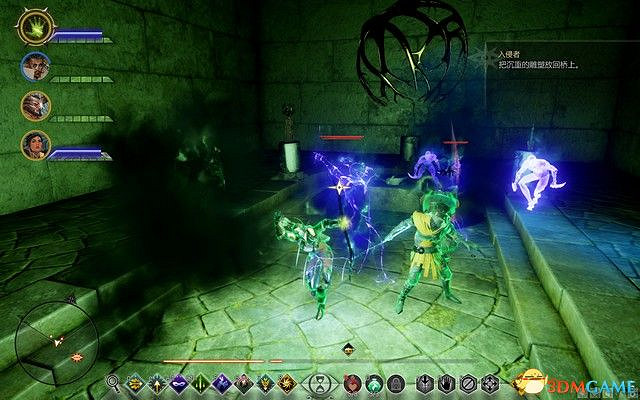Image resolution: width=640 pixels, height=400 pixels.
Task: Toggle the hourglass tactical pause button
Action: click(x=319, y=383)
